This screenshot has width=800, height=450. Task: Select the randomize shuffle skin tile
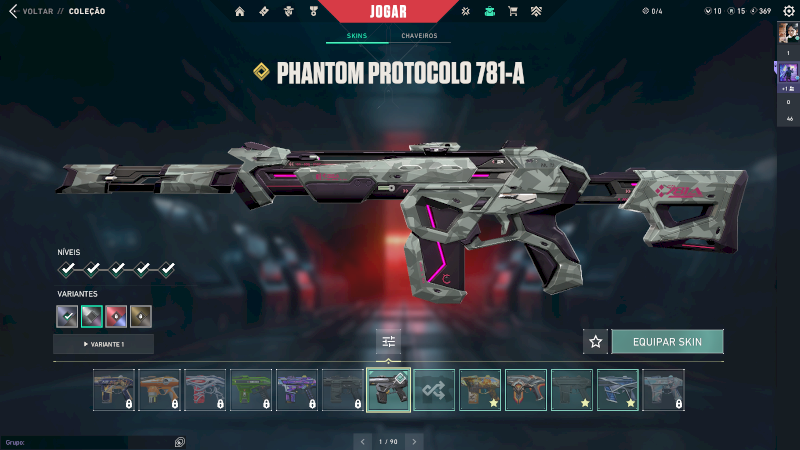[x=434, y=390]
